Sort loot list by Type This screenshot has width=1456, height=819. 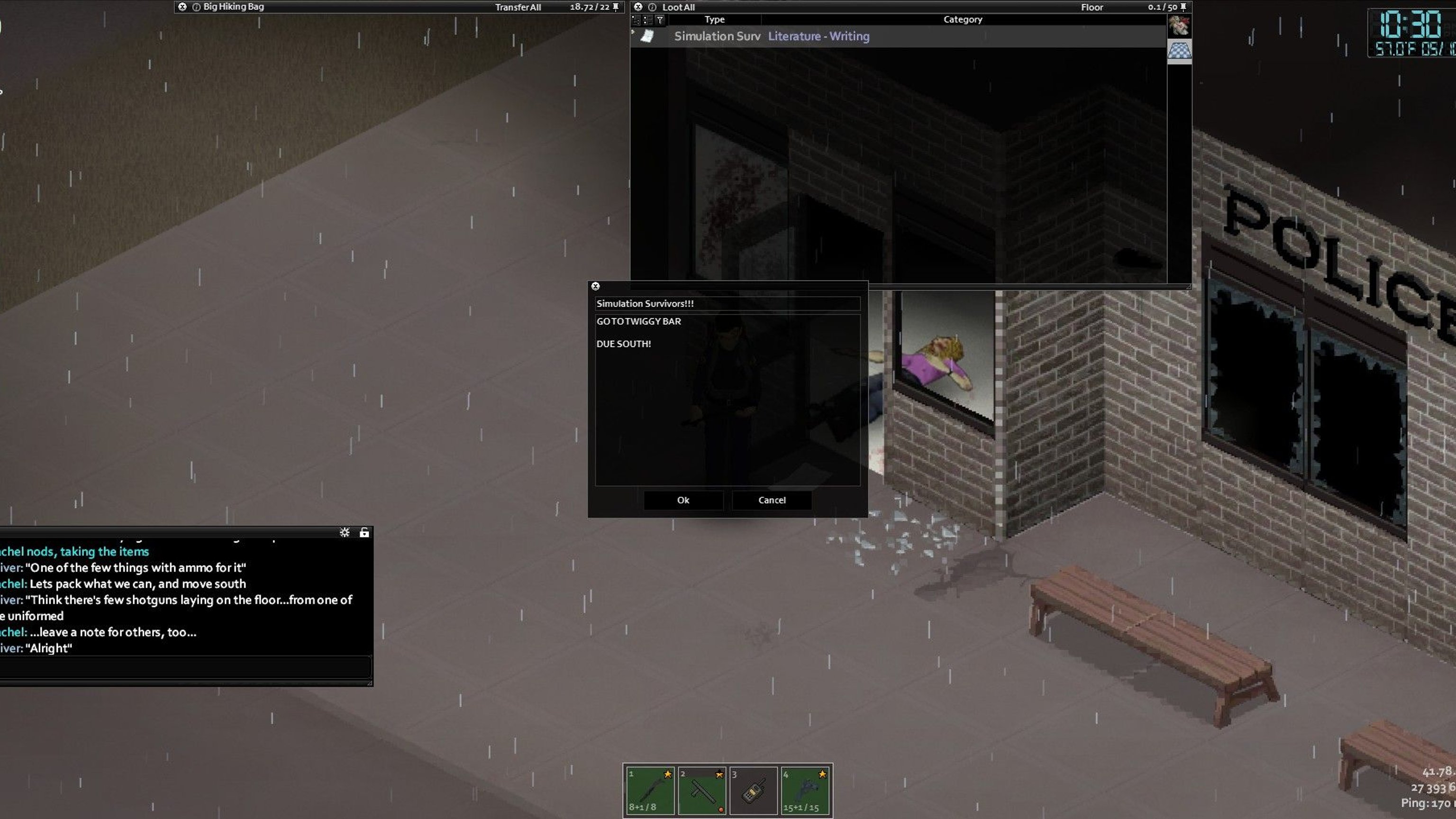click(x=714, y=19)
